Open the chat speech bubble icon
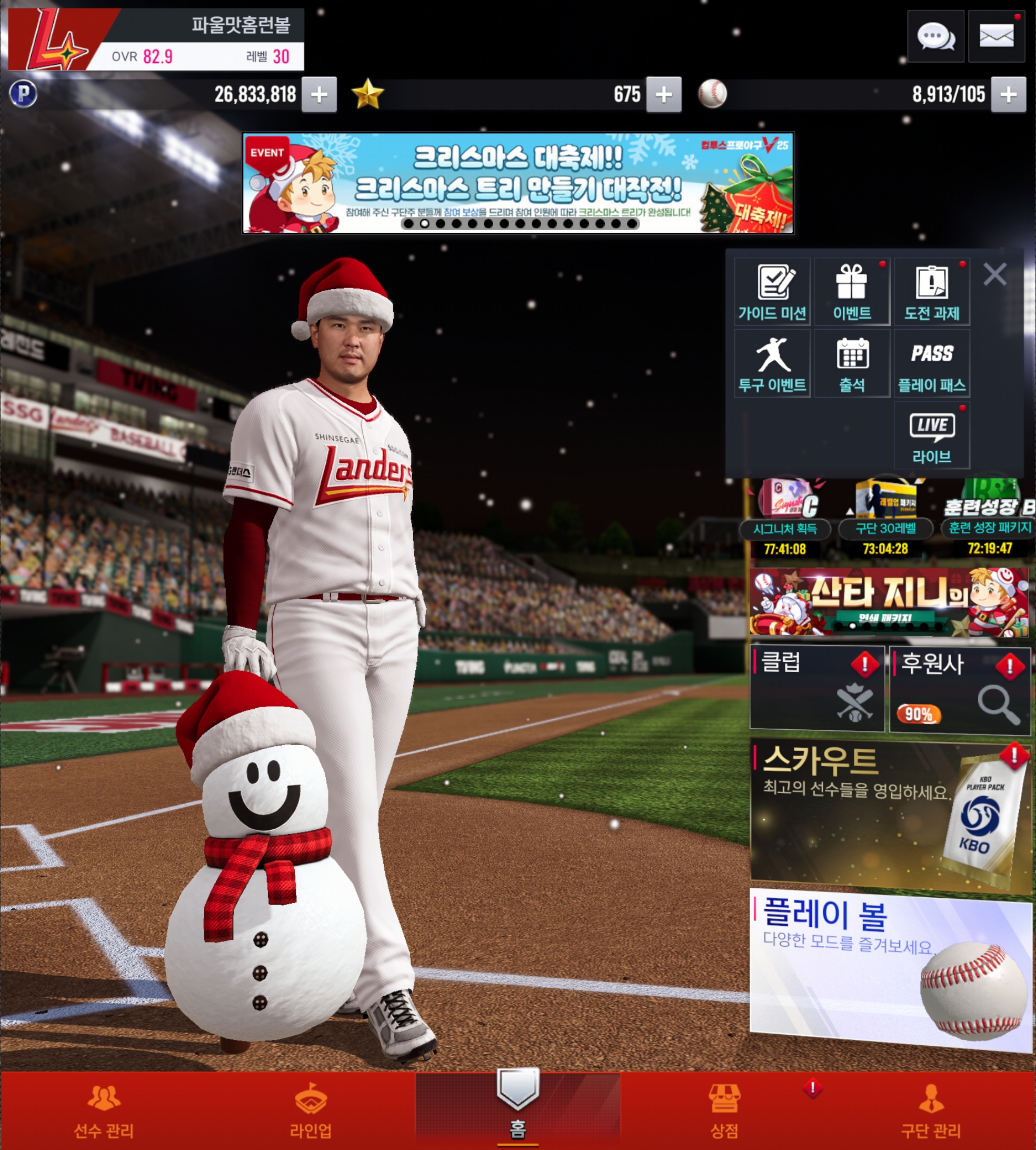Screen dimensions: 1036x1150 [935, 37]
